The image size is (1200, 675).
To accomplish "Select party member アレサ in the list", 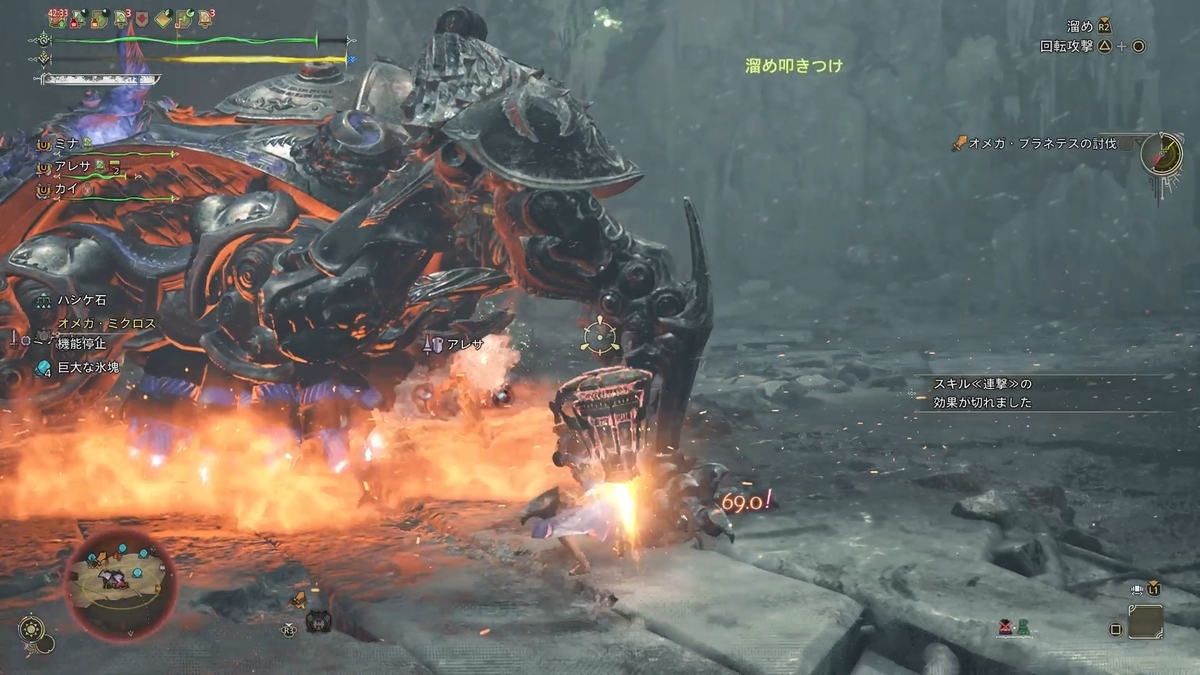I will point(73,166).
